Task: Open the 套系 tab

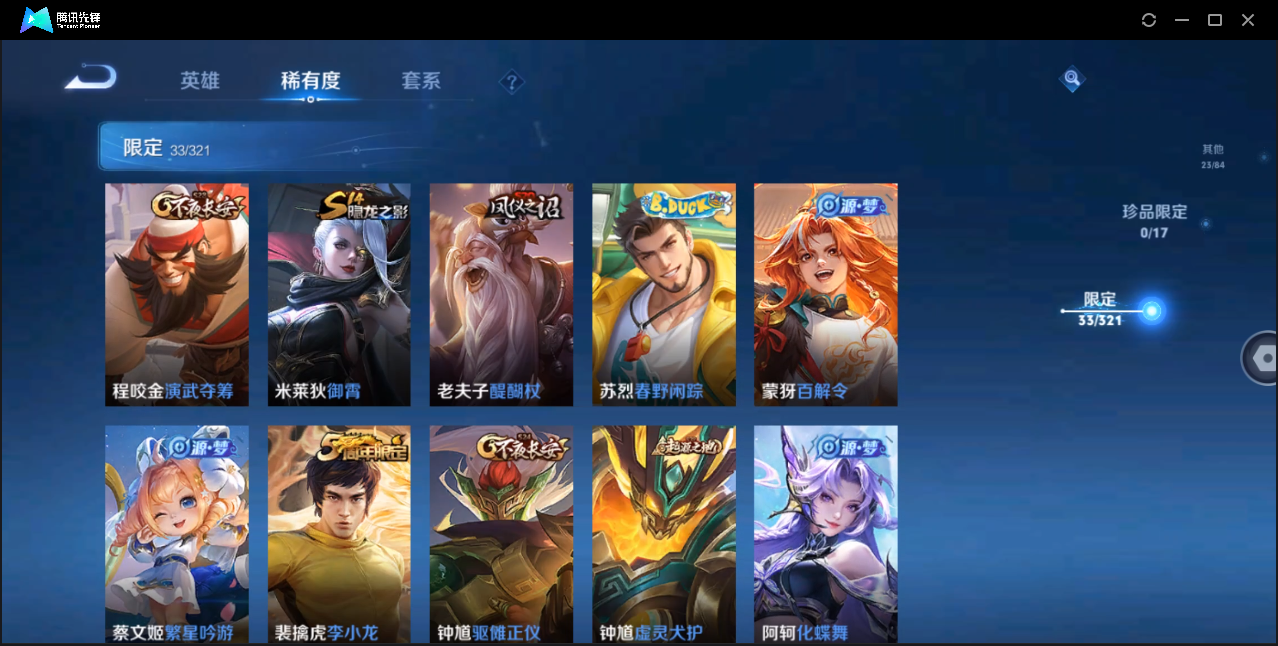Action: (421, 81)
